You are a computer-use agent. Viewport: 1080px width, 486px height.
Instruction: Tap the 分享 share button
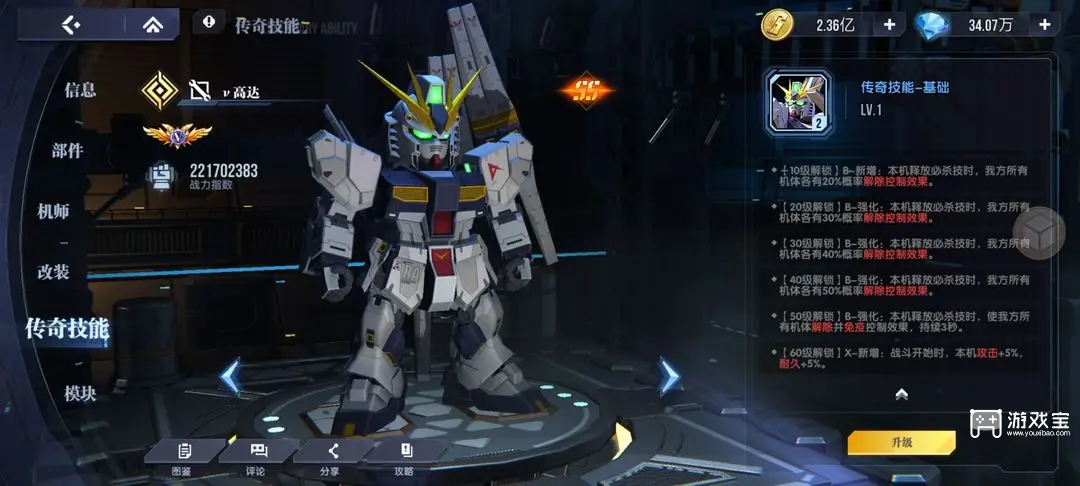click(x=332, y=457)
